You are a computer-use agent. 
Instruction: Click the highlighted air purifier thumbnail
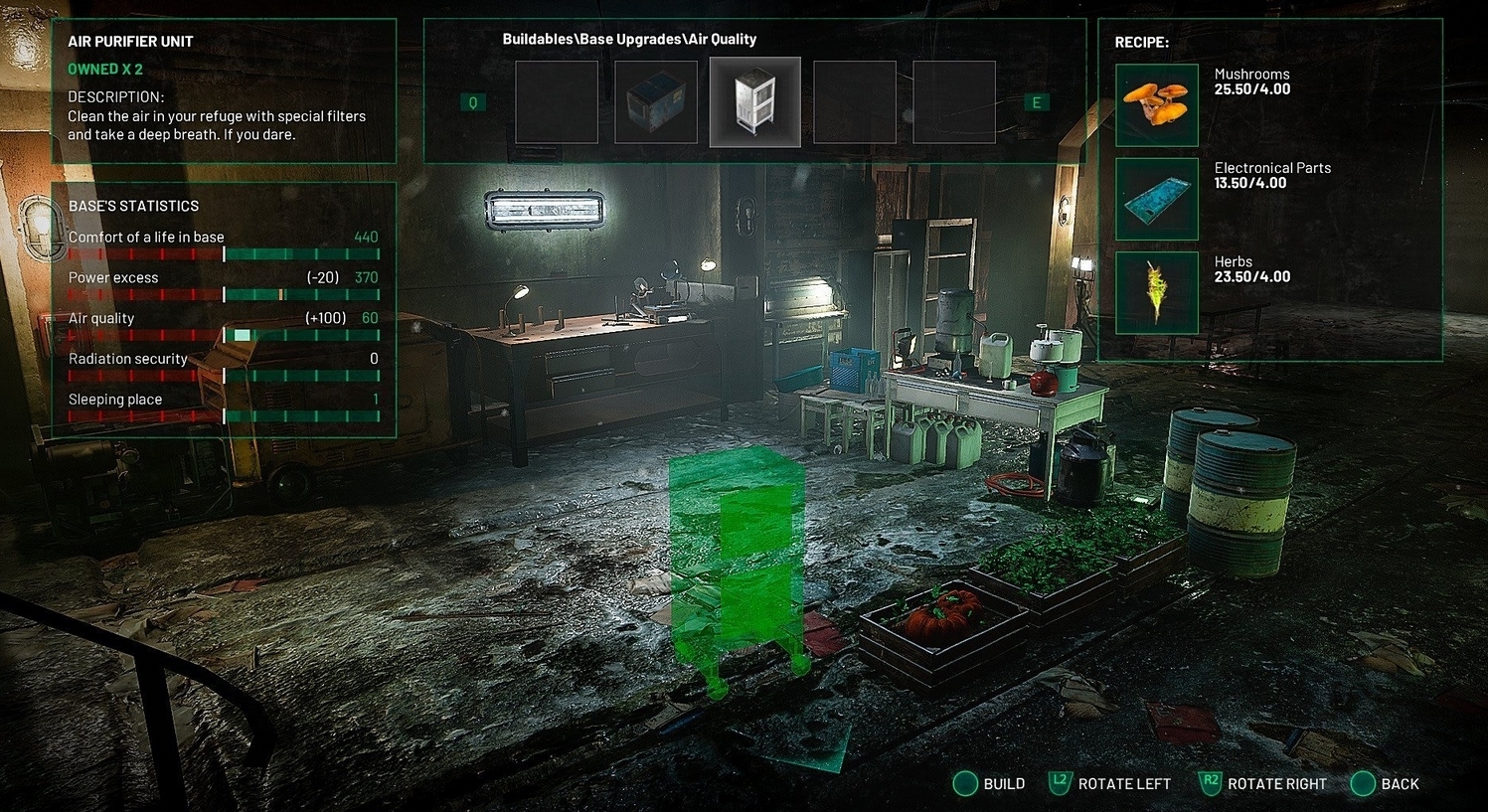point(754,102)
